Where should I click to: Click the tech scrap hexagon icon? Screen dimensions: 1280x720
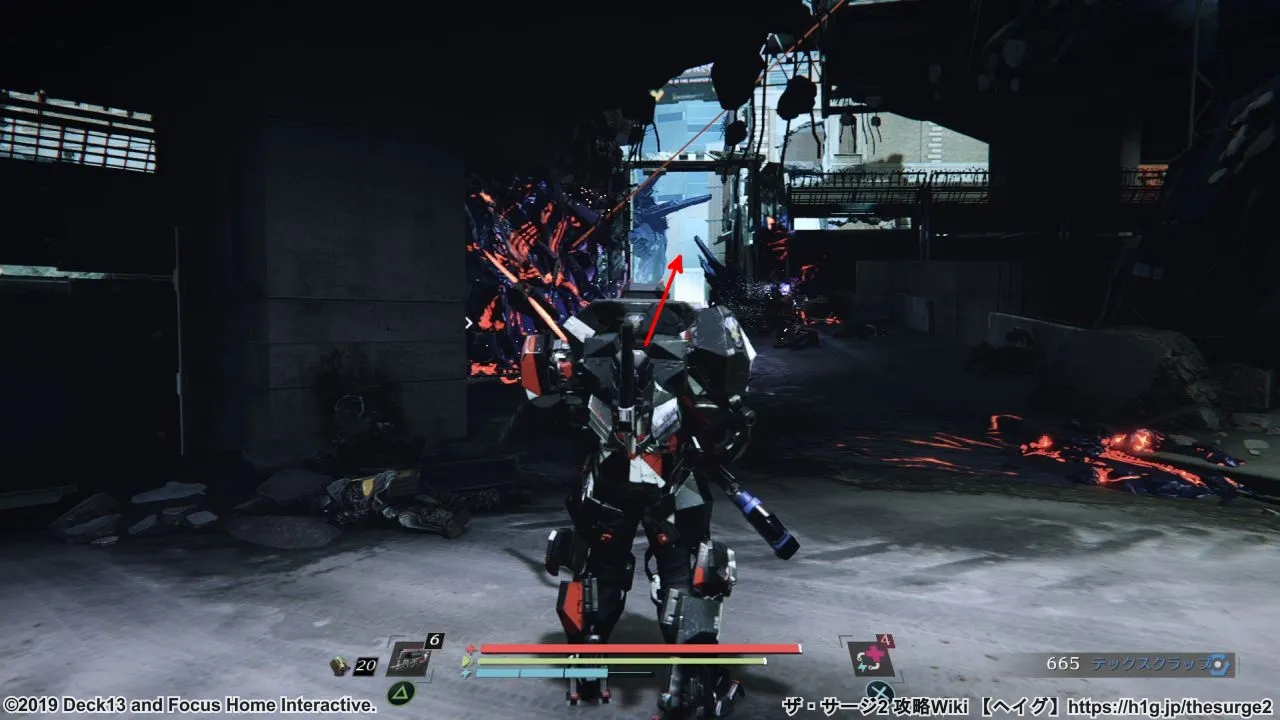[x=1217, y=664]
